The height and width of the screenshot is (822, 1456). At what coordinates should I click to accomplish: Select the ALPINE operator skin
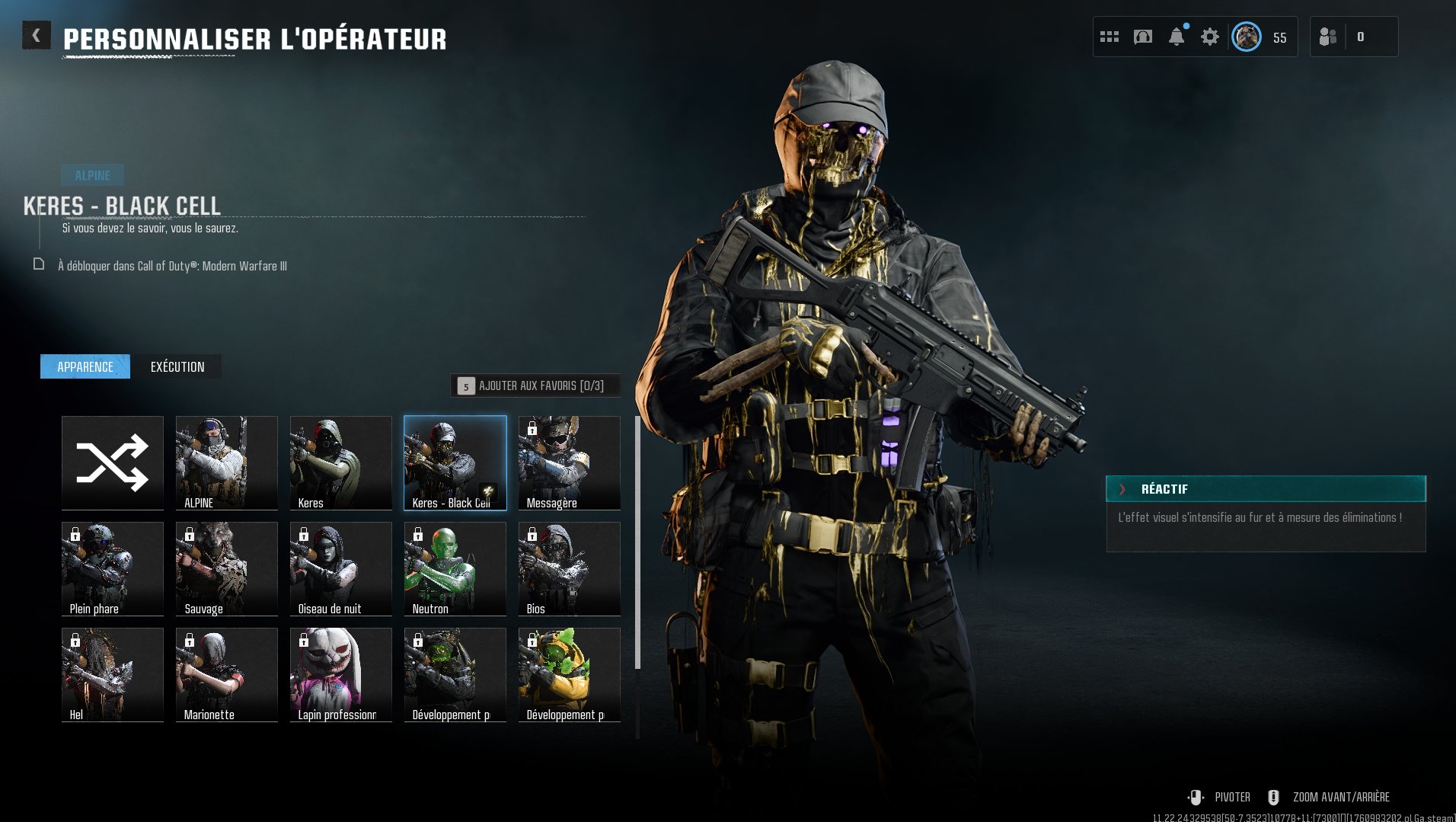tap(226, 462)
